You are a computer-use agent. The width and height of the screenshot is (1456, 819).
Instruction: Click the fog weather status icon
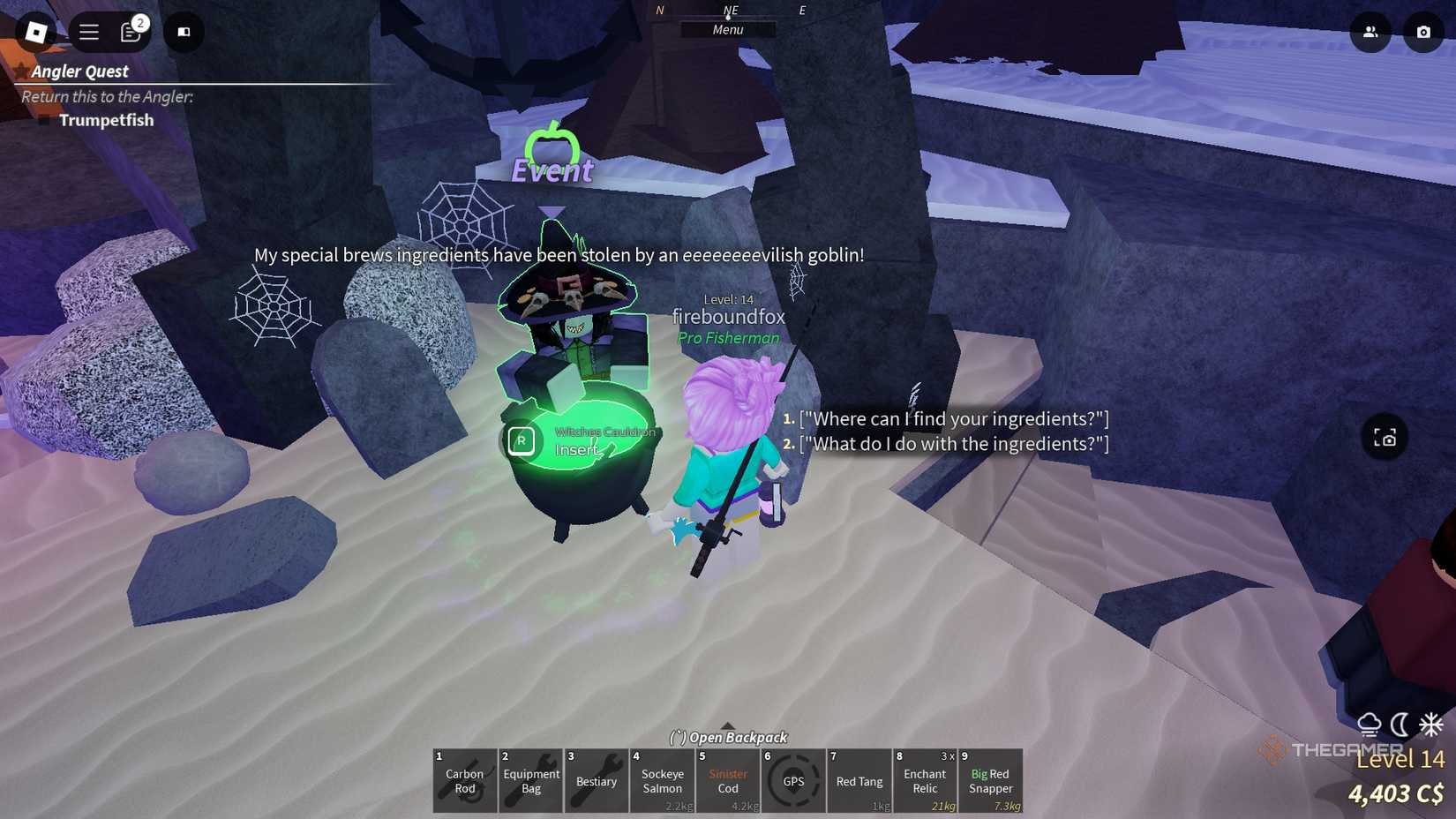[1369, 724]
